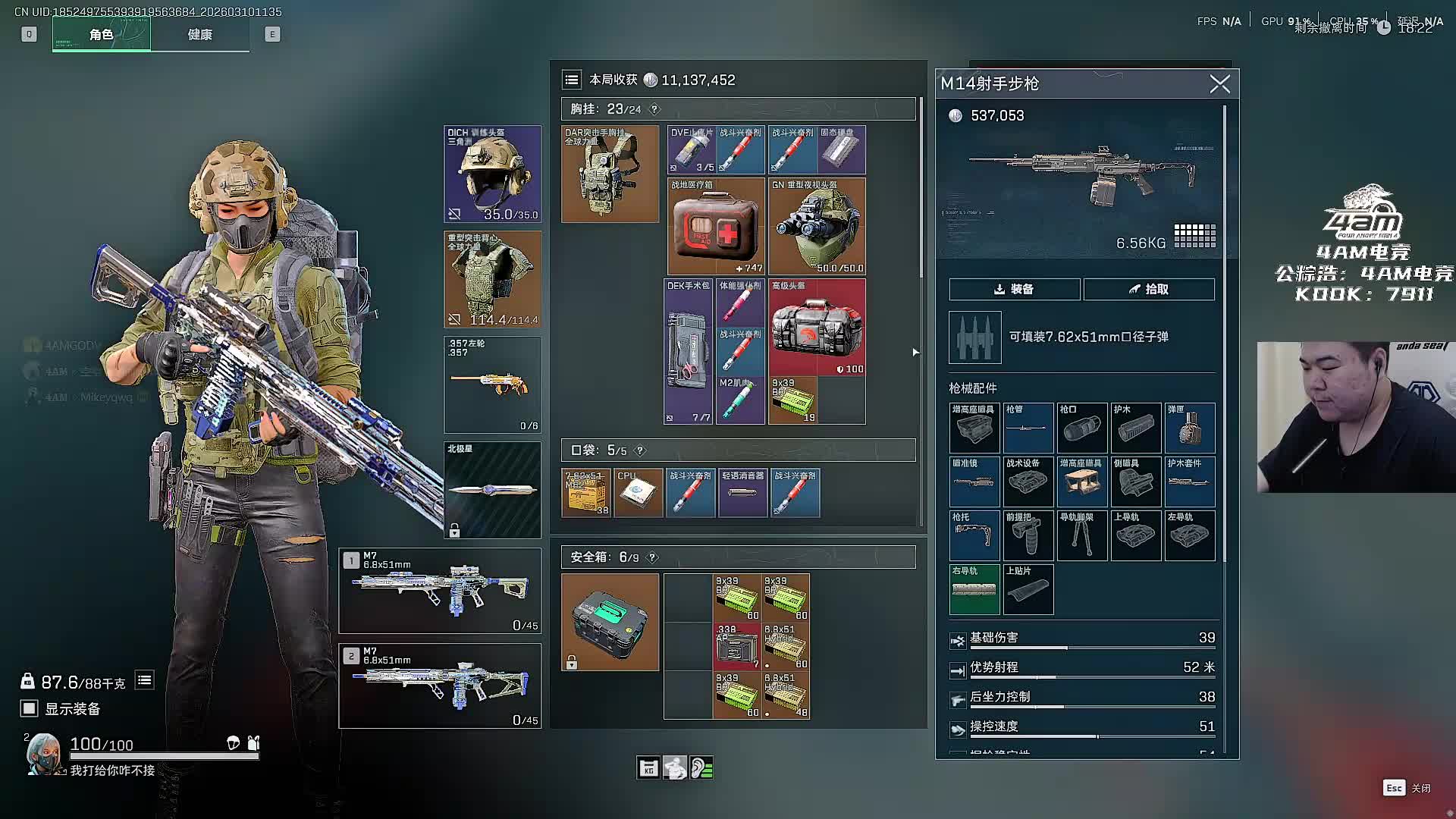This screenshot has width=1456, height=819.
Task: Select the 角色 tab
Action: pos(102,35)
